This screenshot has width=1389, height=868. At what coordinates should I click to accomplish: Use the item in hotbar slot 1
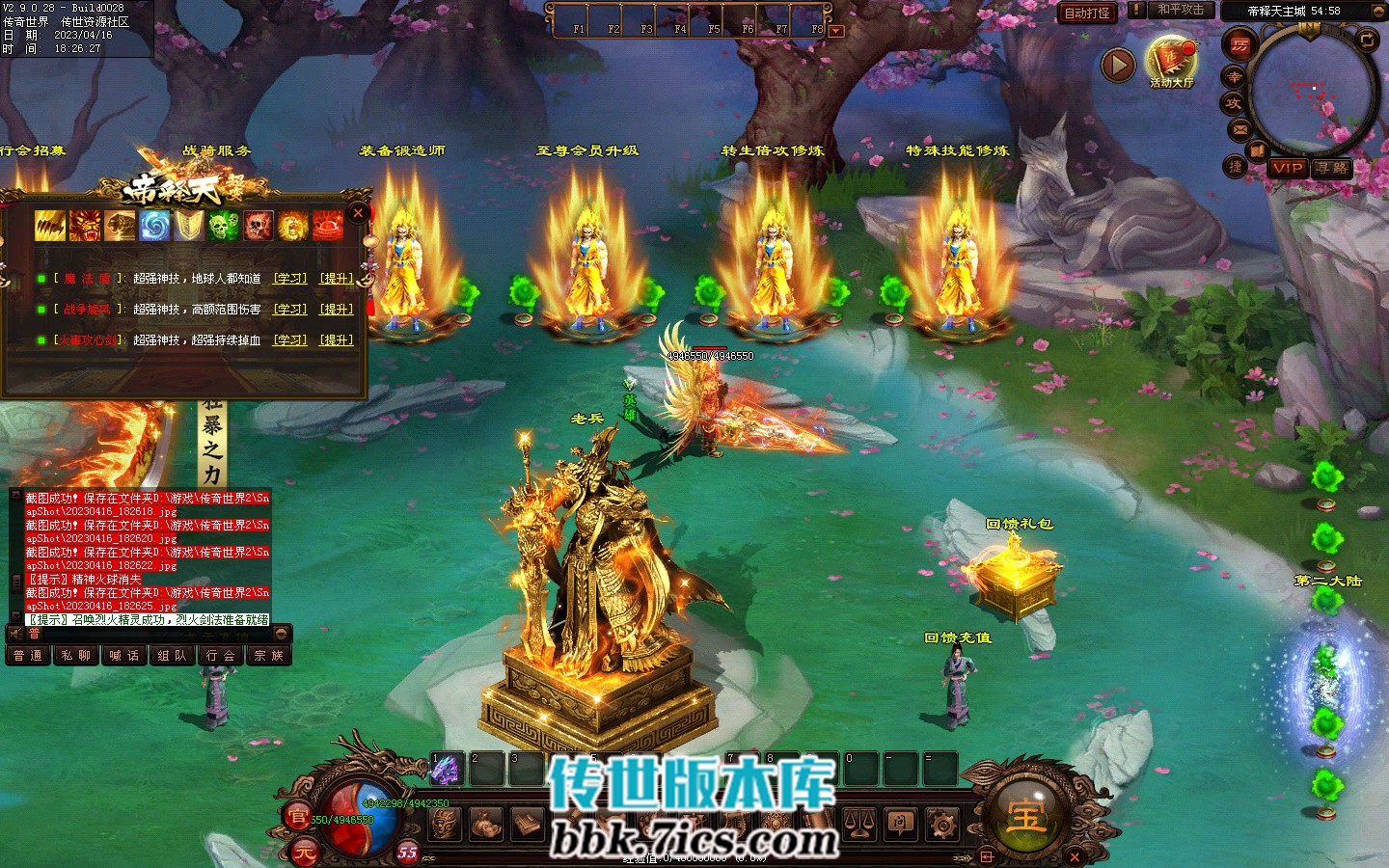coord(445,769)
